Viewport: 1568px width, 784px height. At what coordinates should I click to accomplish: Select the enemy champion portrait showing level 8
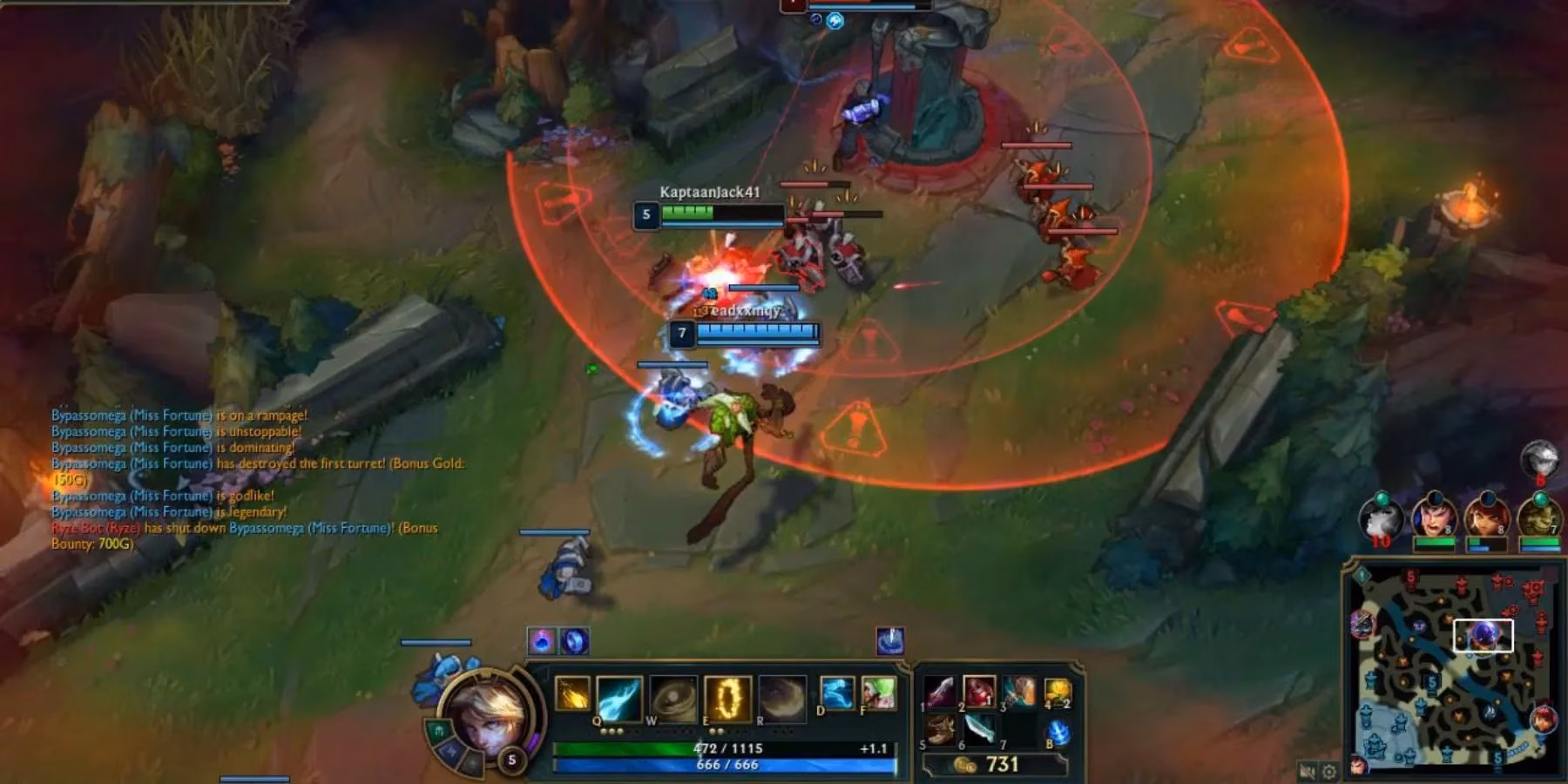(1434, 516)
